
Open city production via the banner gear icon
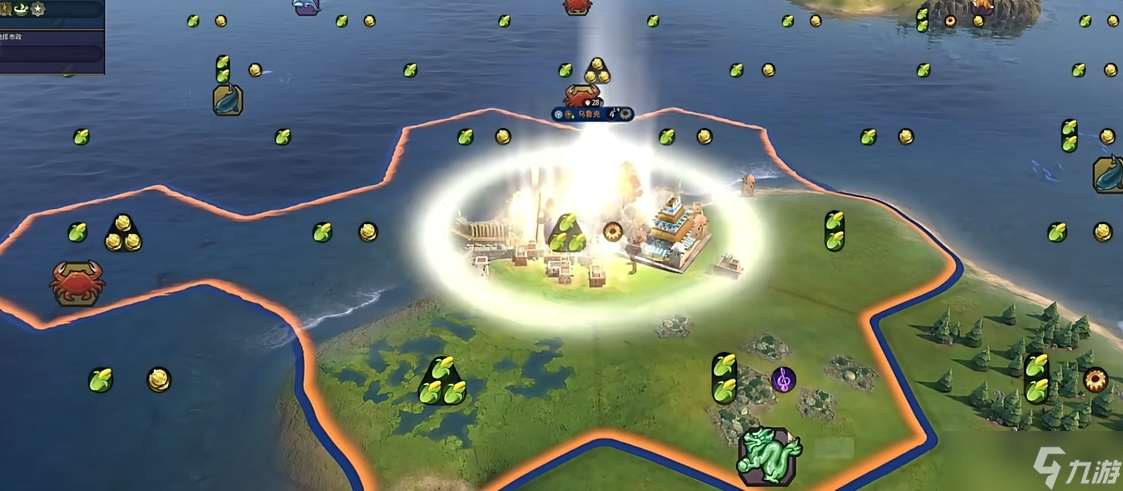click(626, 114)
